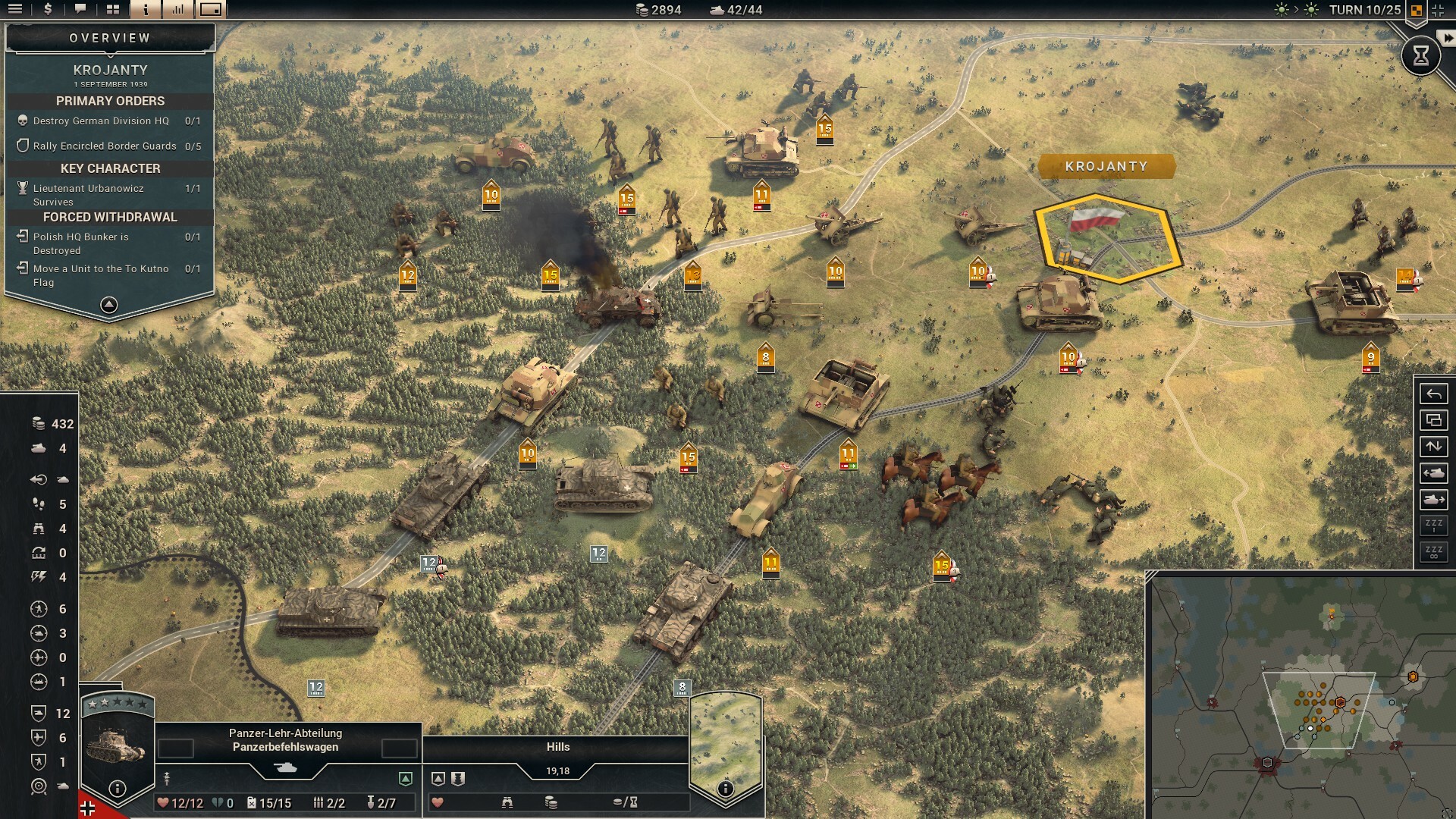
Task: End turn with the hourglass button
Action: 1420,55
